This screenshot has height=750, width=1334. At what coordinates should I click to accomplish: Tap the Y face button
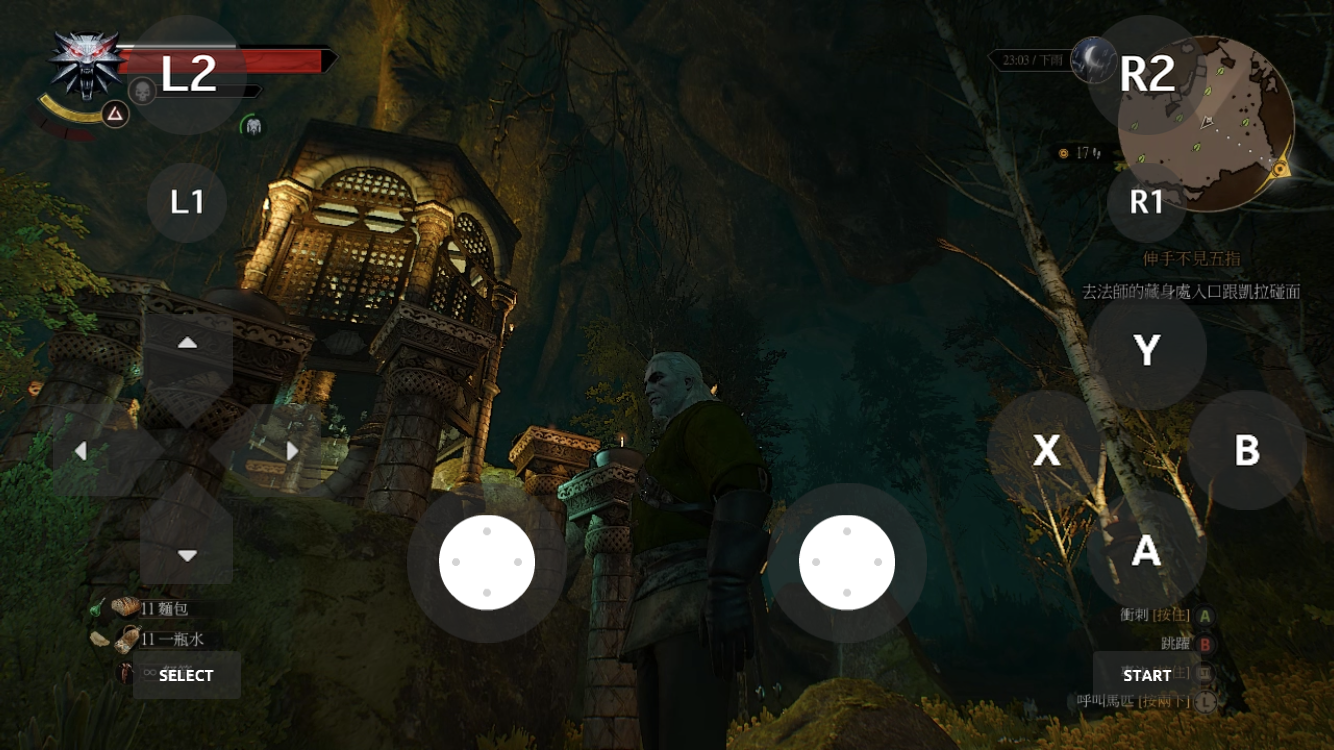pyautogui.click(x=1147, y=350)
